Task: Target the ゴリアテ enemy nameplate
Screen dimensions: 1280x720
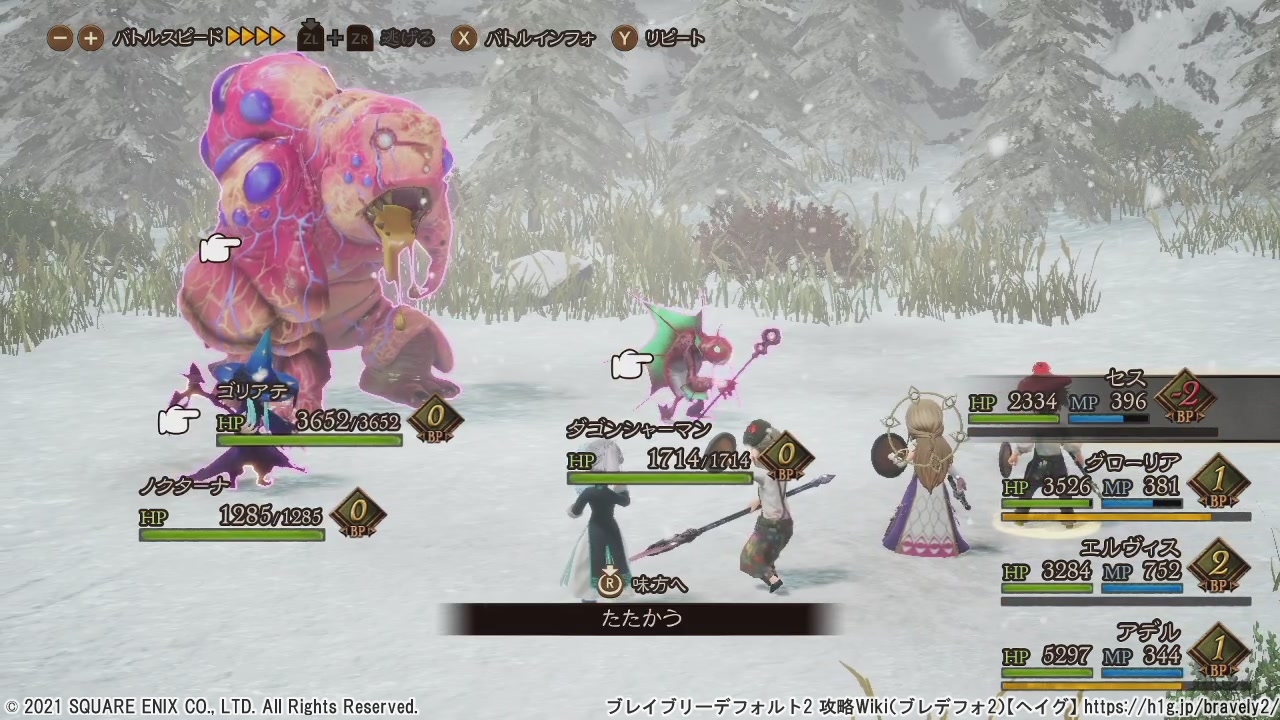Action: (x=253, y=391)
